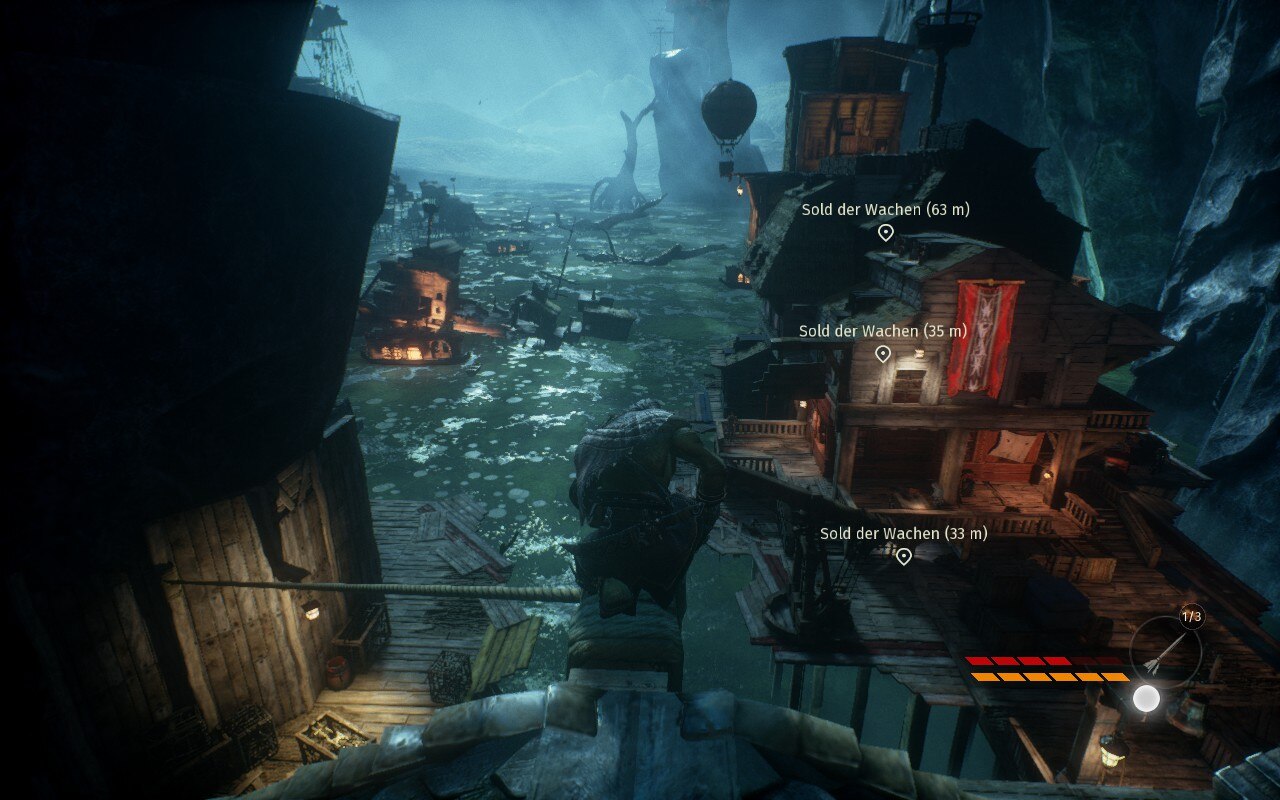Viewport: 1280px width, 800px height.
Task: Click the glowing white orb indicator
Action: pos(1146,698)
